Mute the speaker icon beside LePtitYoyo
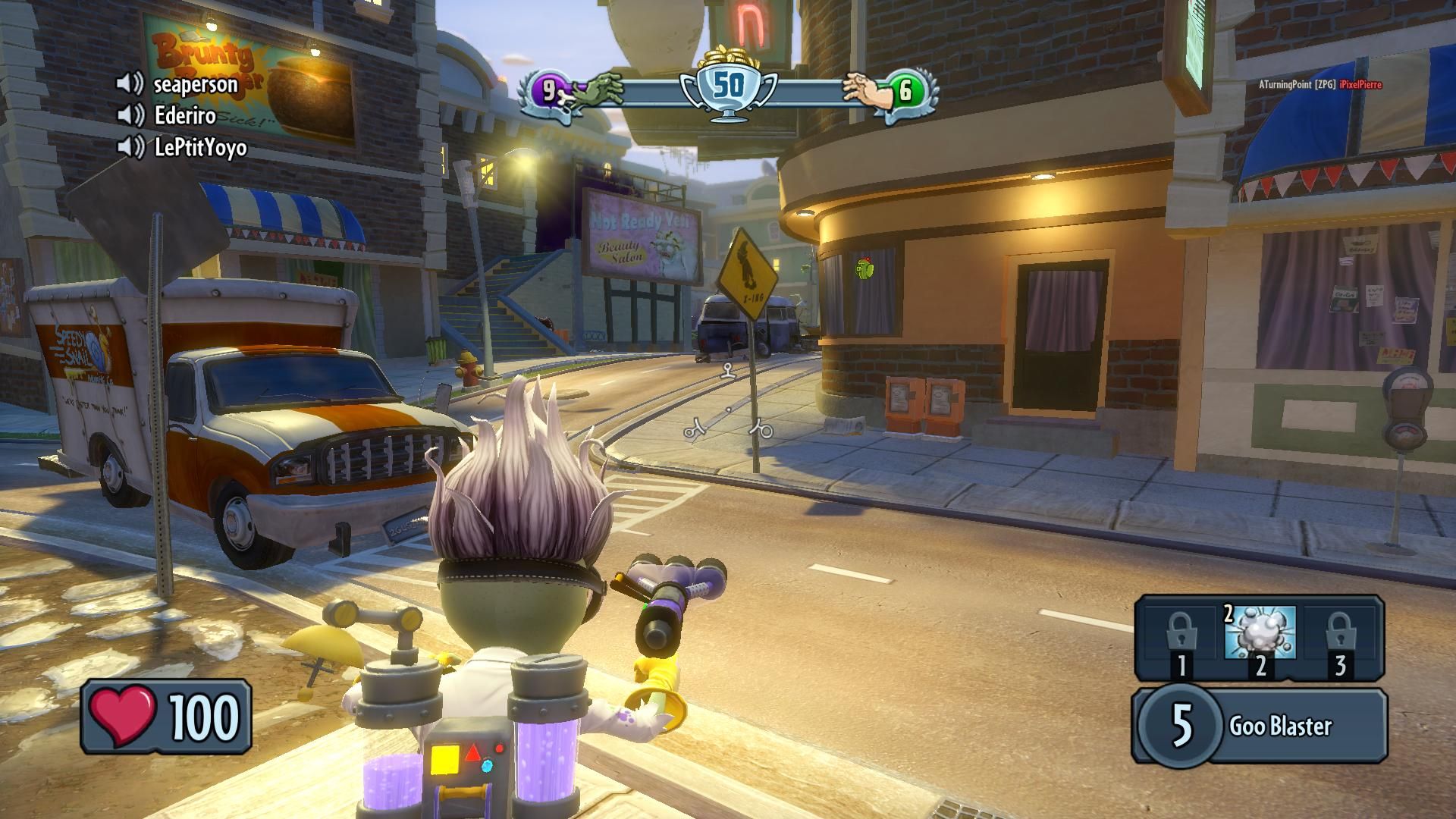Viewport: 1456px width, 819px height. [x=130, y=147]
